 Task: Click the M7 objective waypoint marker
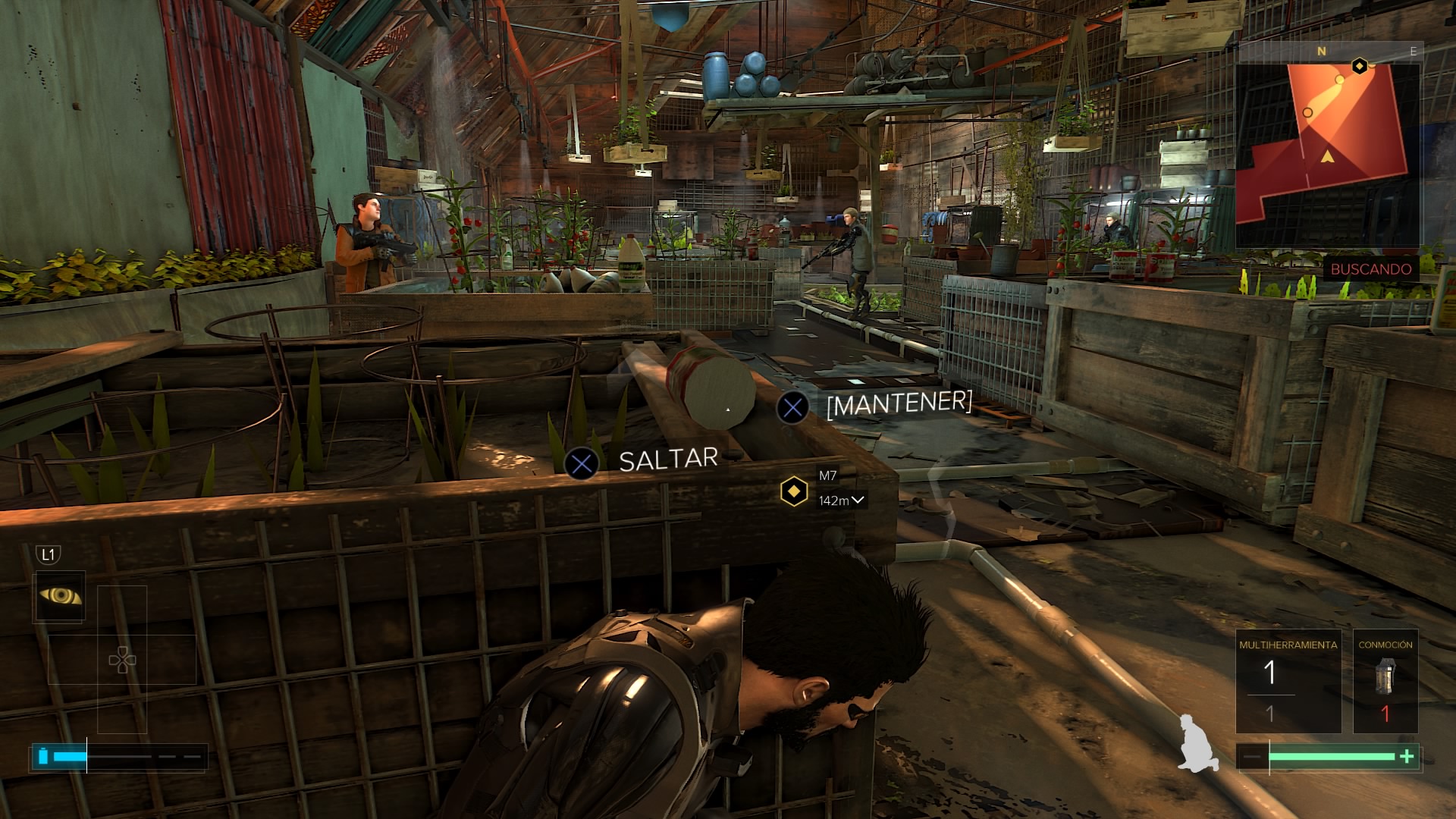(794, 491)
